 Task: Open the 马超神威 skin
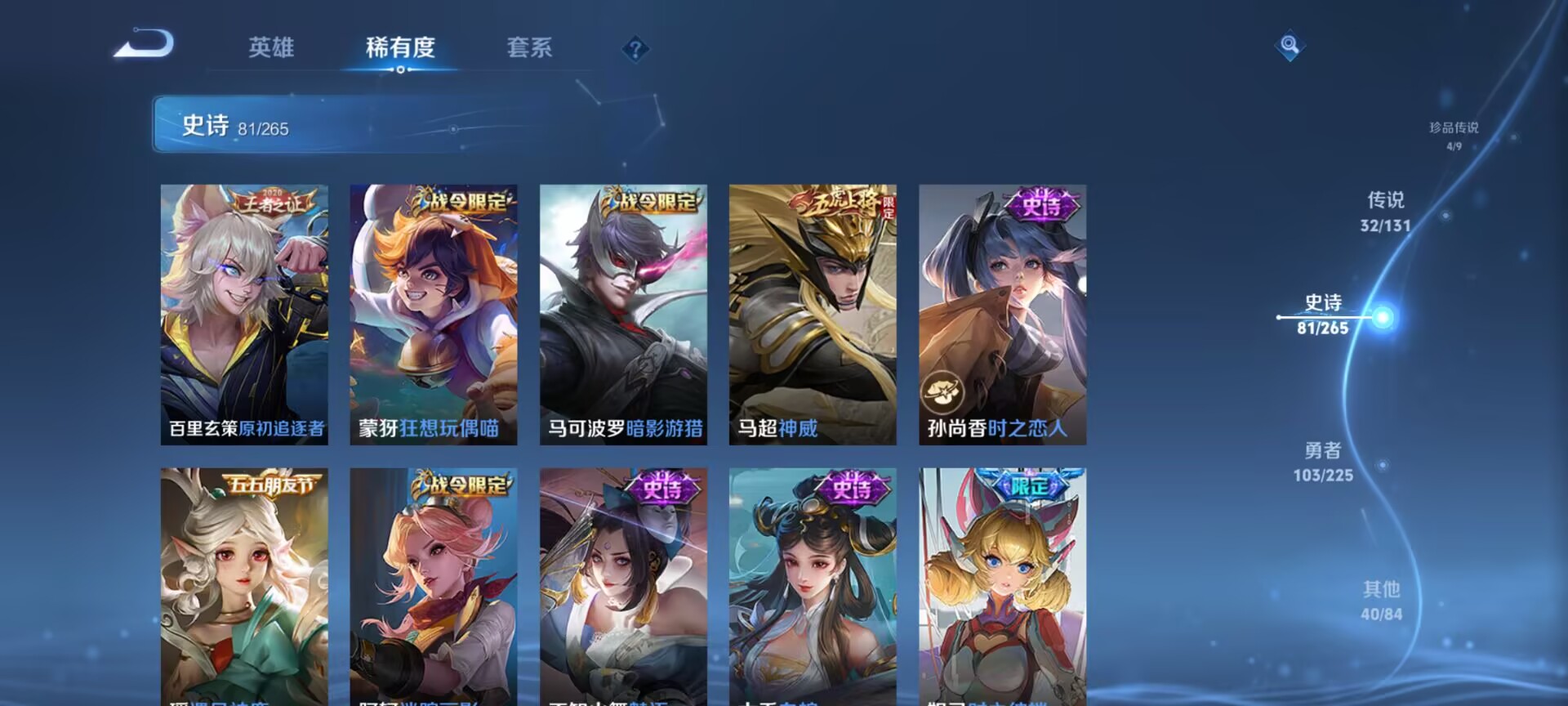tap(813, 315)
